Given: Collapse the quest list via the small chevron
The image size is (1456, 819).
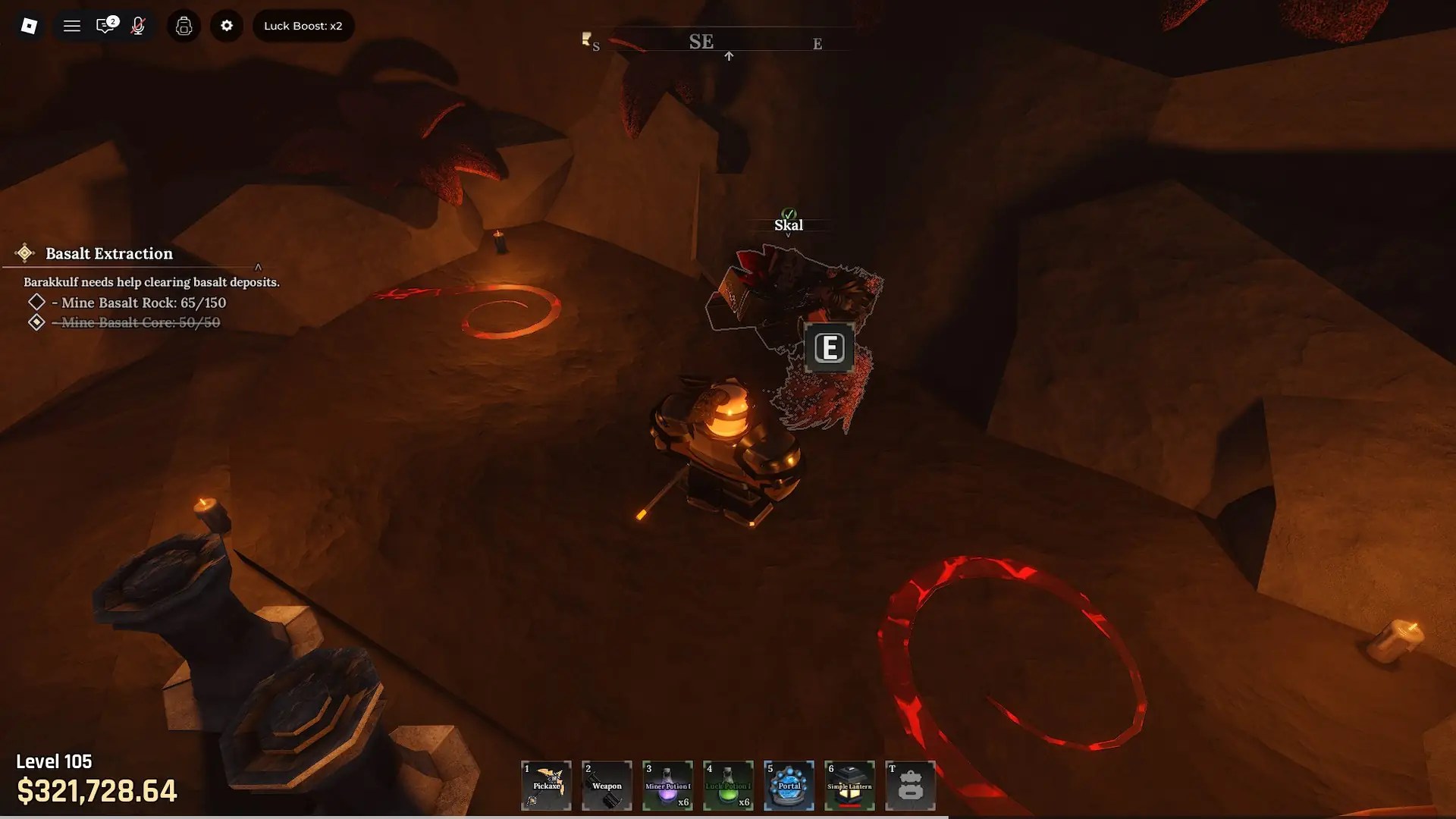Looking at the screenshot, I should point(258,267).
